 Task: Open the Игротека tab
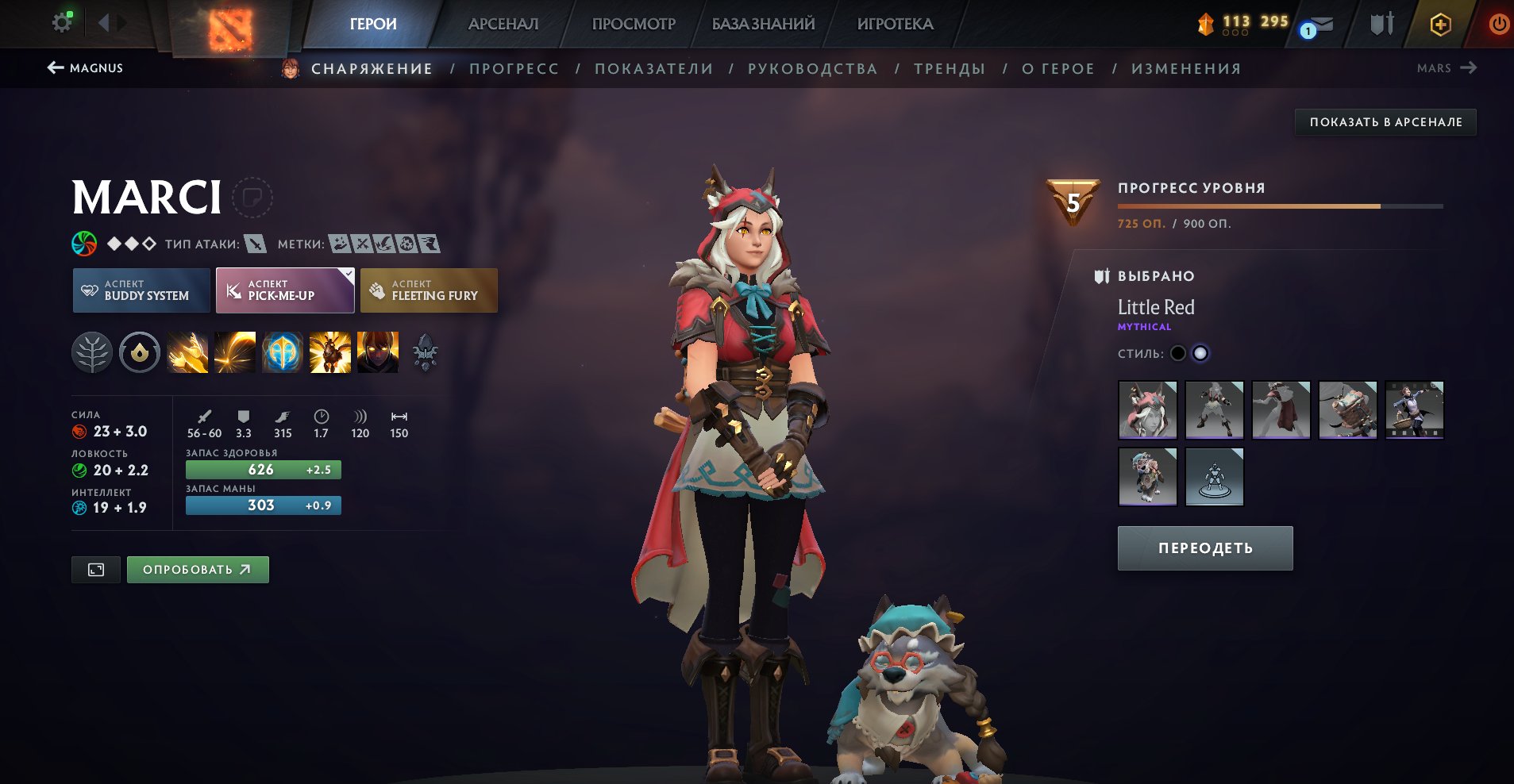[x=895, y=24]
